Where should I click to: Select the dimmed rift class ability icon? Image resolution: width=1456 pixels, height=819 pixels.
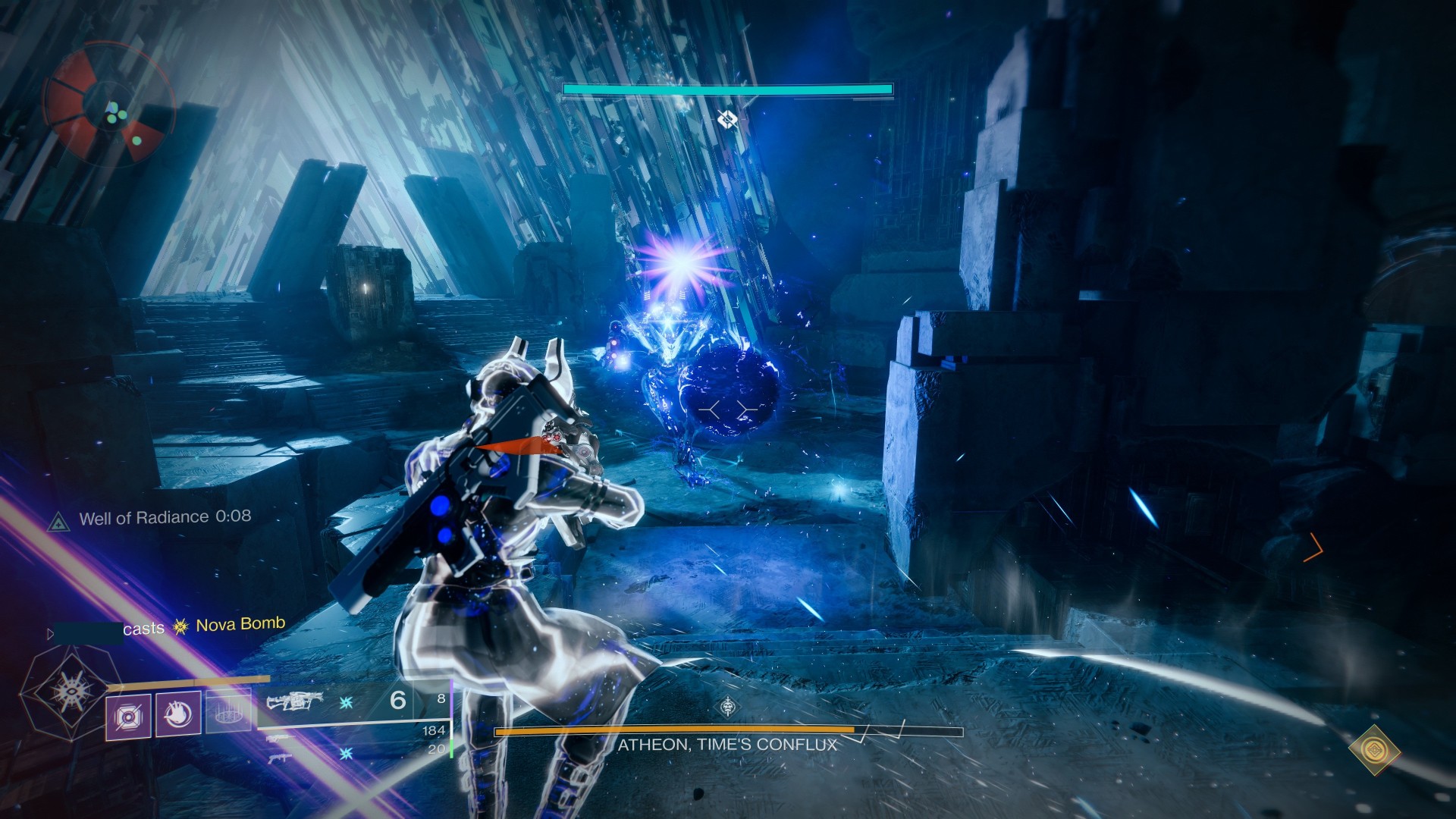point(228,714)
